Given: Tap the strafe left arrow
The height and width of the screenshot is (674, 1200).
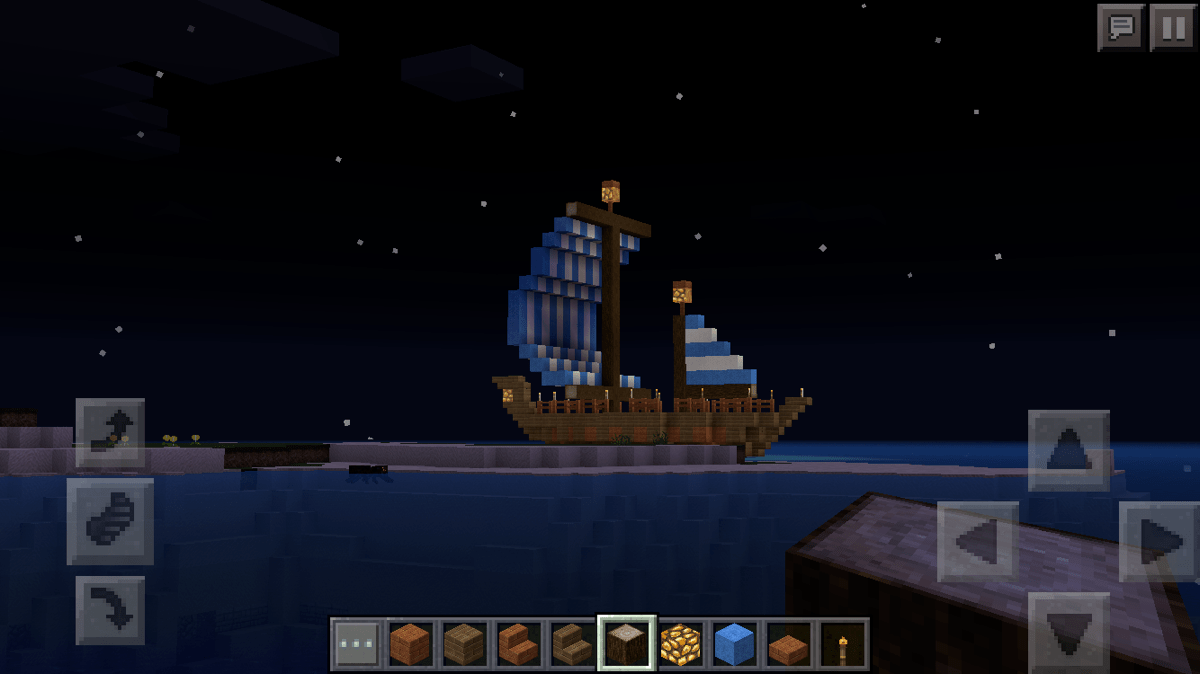Looking at the screenshot, I should tap(978, 542).
